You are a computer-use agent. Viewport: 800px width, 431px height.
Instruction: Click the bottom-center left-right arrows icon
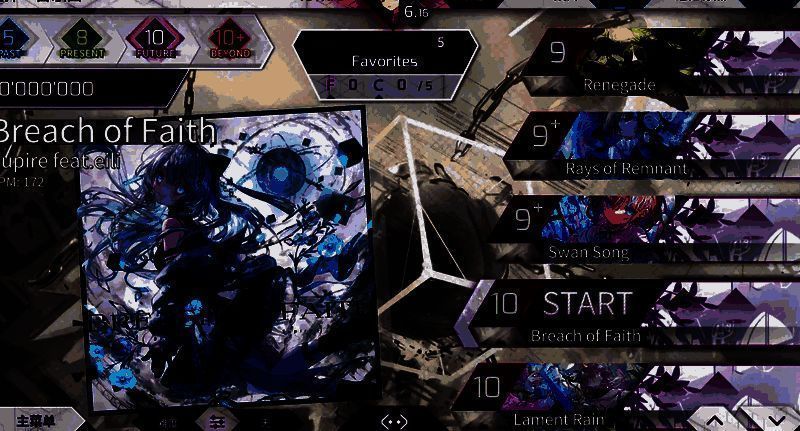[394, 421]
